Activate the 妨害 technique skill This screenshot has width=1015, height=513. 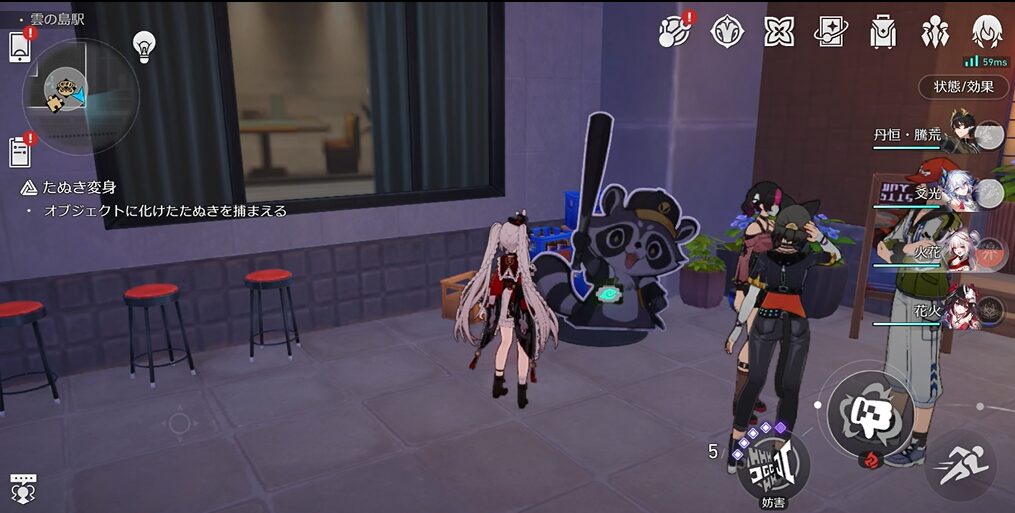point(773,465)
